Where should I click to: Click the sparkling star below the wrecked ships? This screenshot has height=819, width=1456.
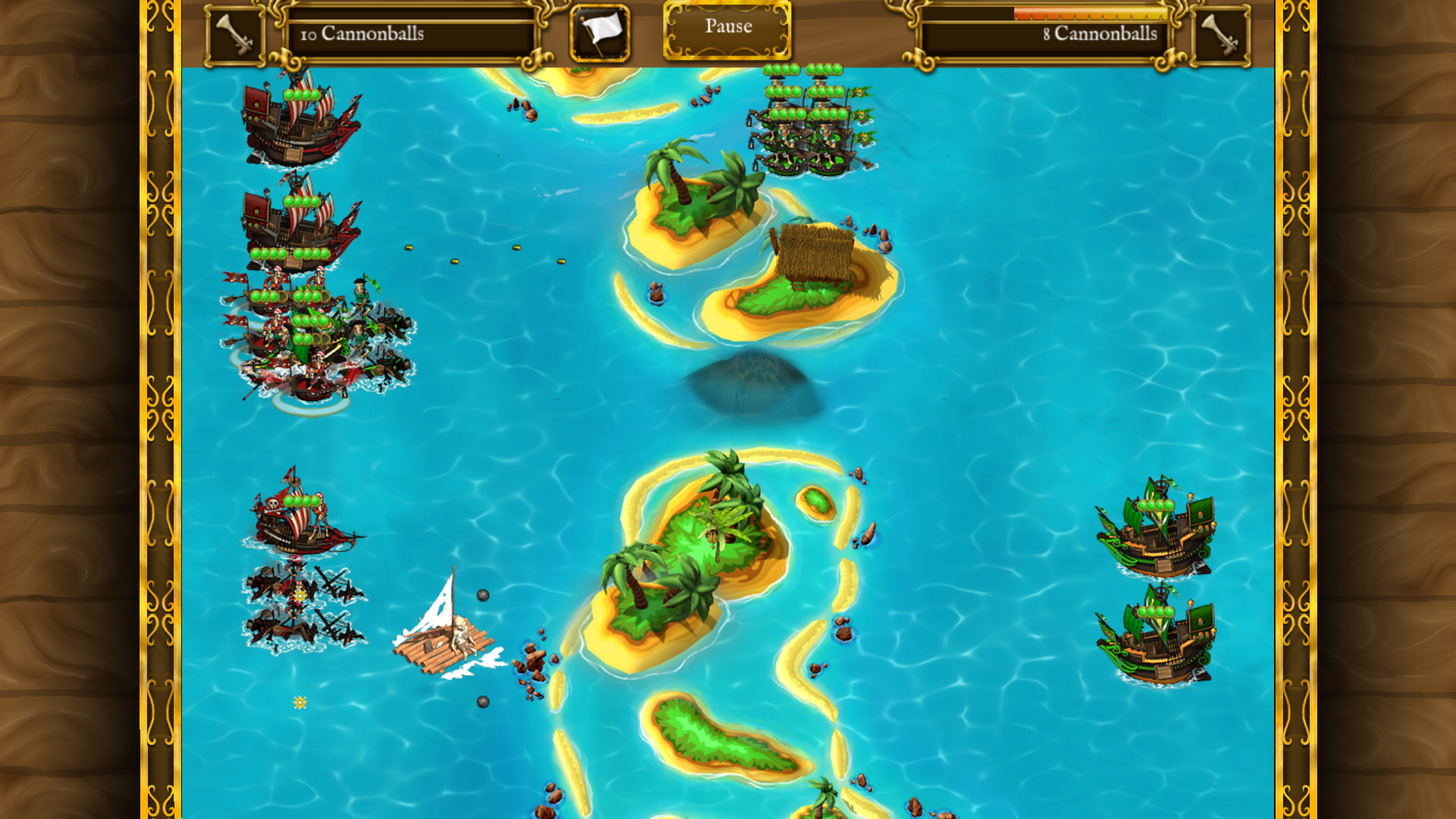coord(299,703)
